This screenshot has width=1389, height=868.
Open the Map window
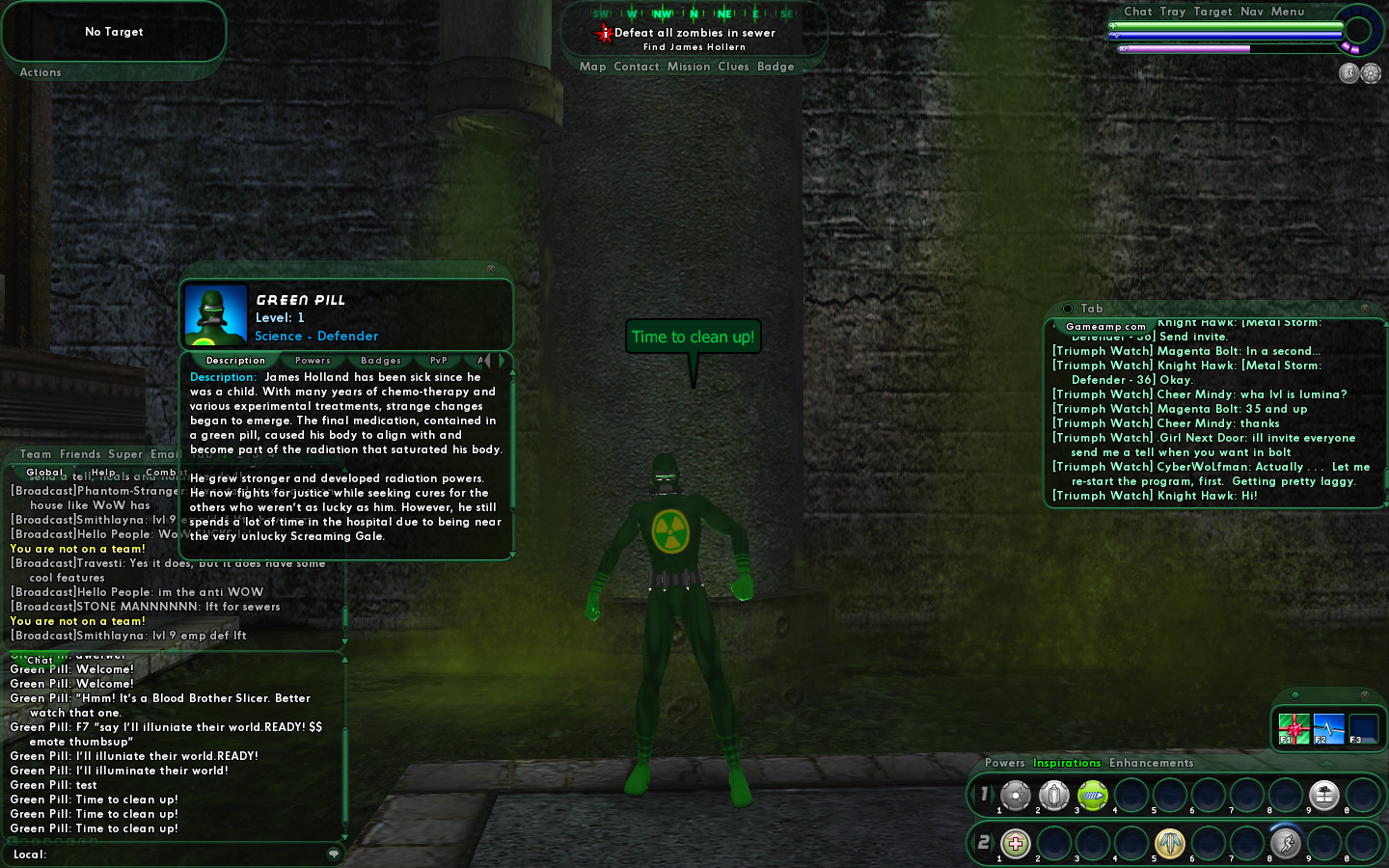[x=592, y=67]
